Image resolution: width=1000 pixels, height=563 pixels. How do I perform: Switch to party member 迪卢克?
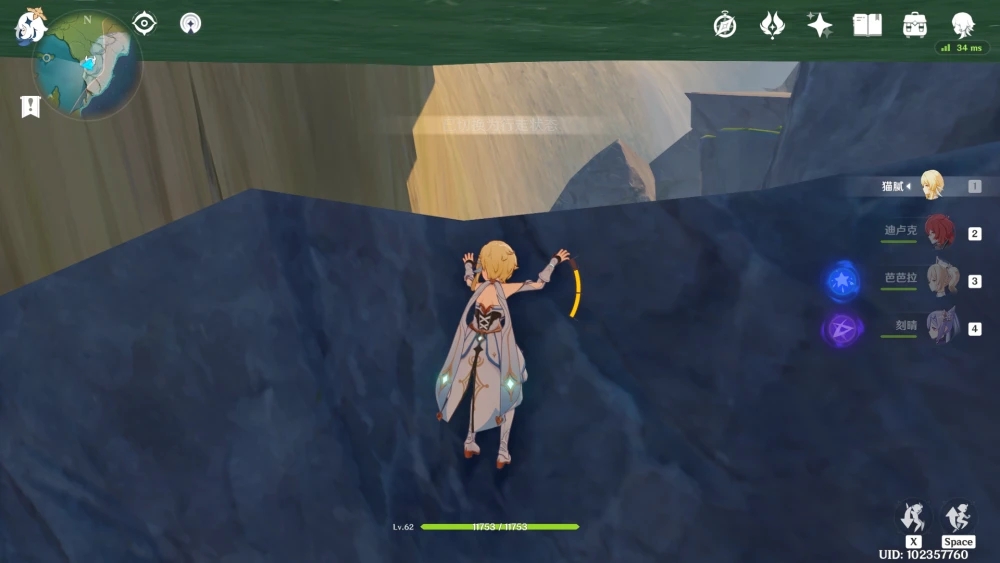(x=939, y=232)
